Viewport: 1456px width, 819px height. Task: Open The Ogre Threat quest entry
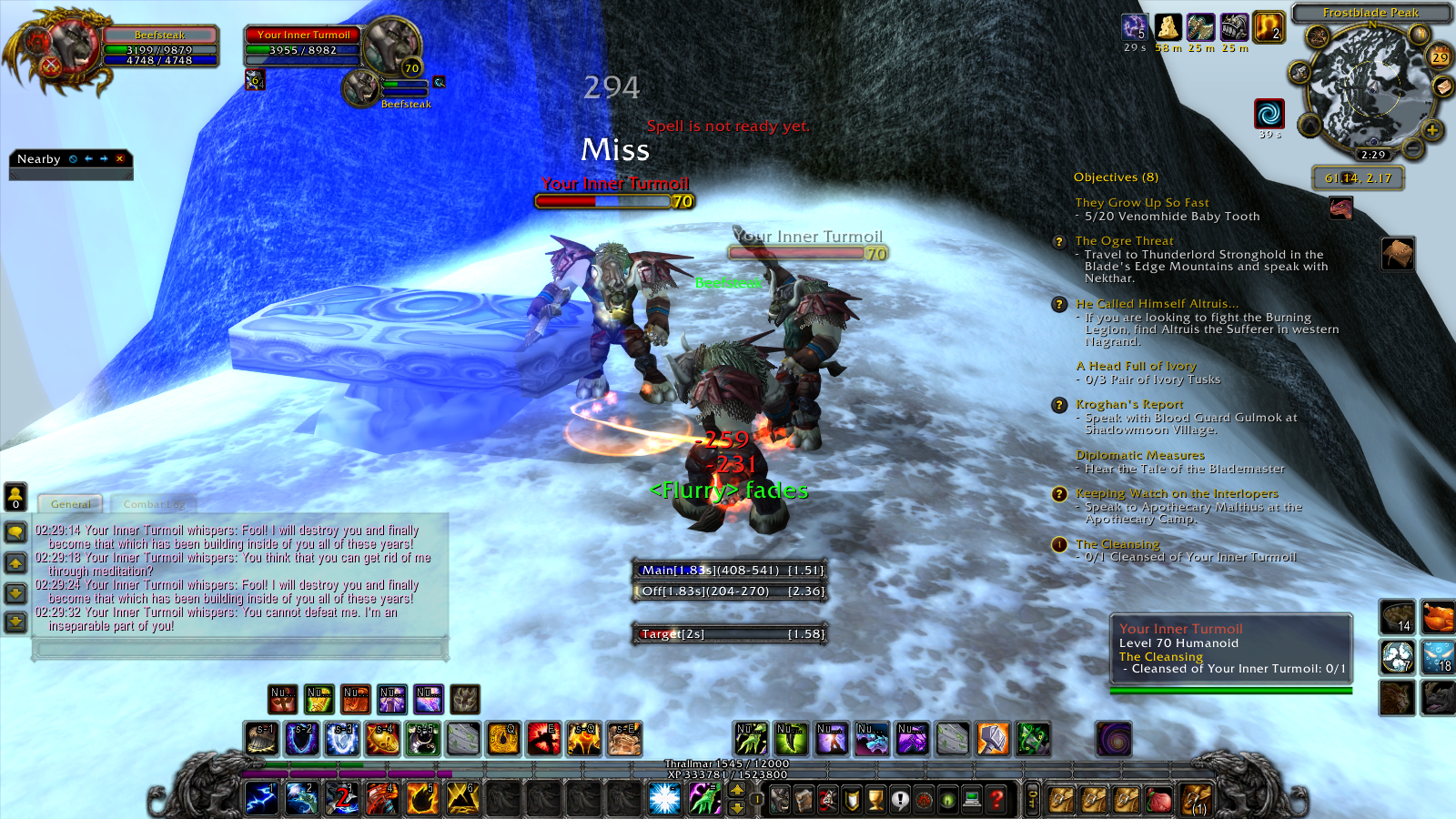(1124, 241)
